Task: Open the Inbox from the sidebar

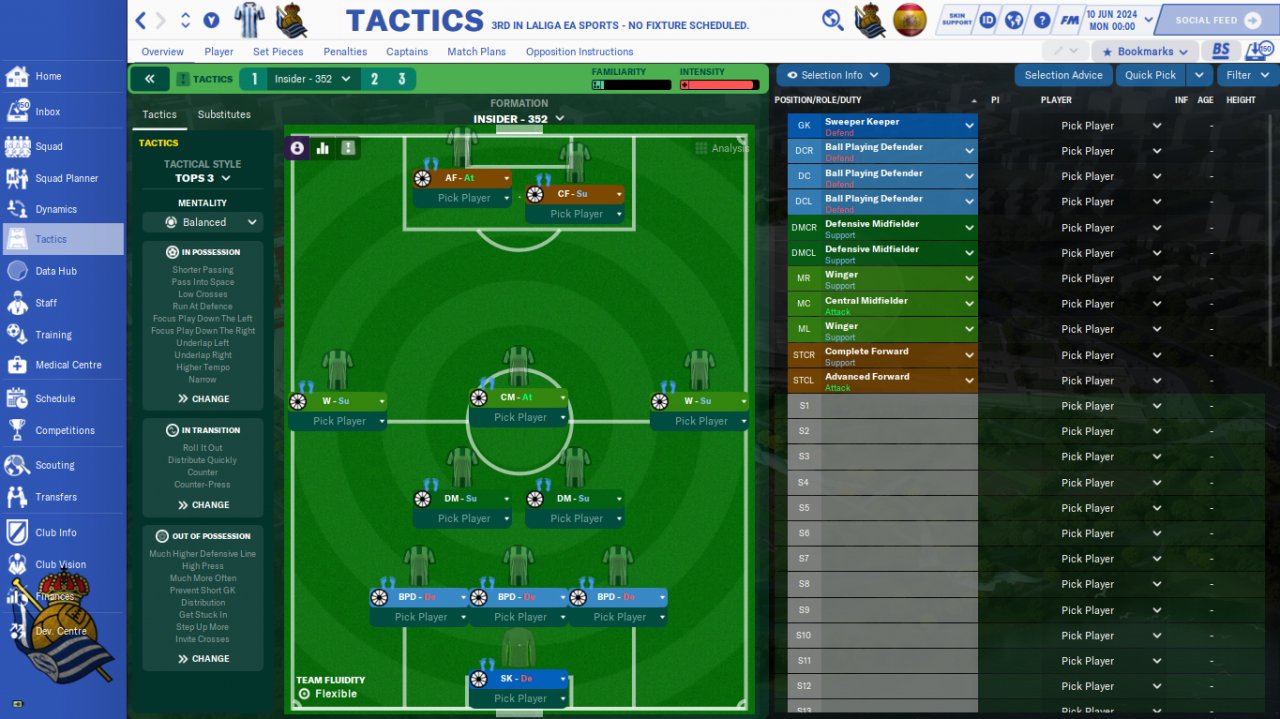Action: [47, 112]
